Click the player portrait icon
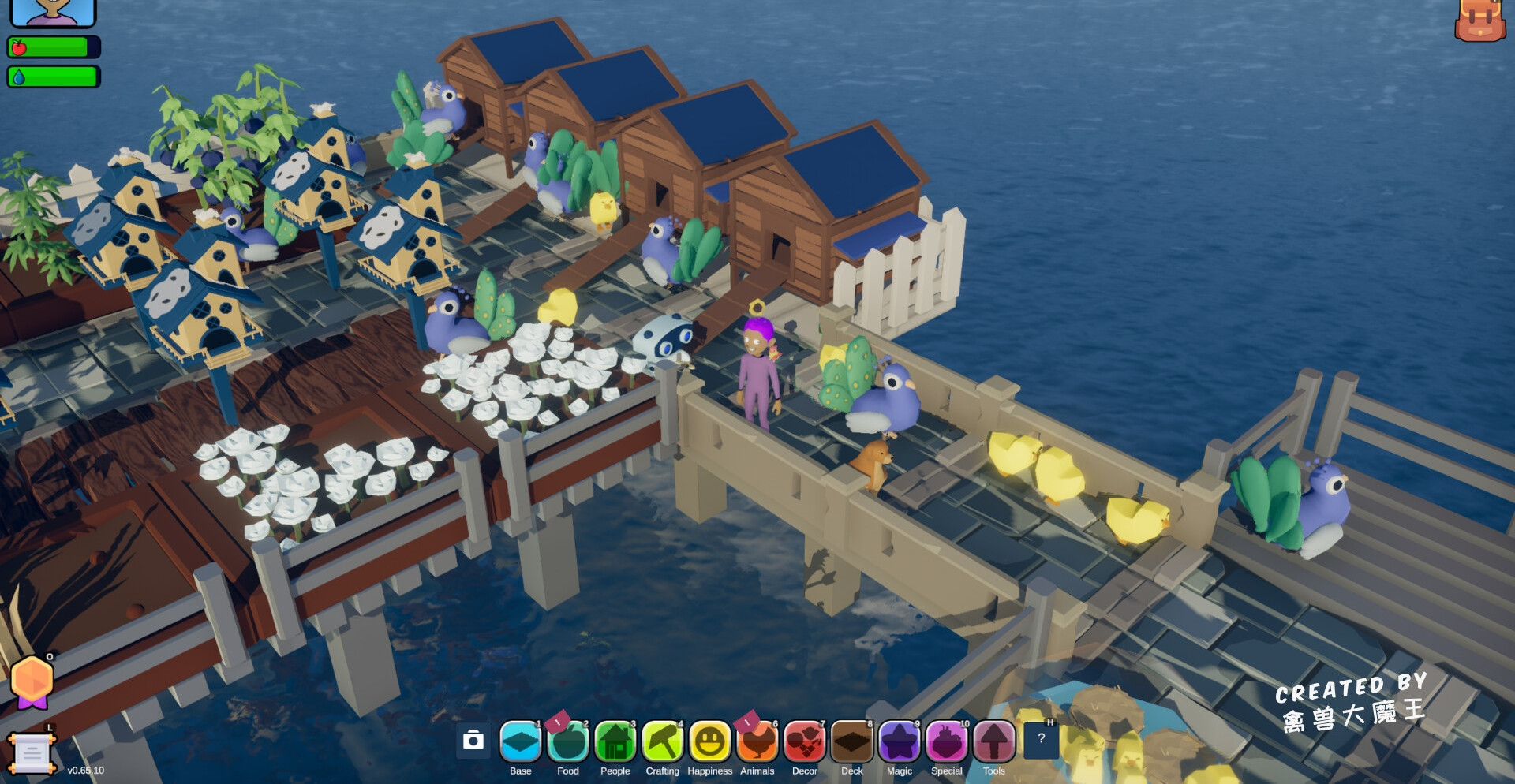 coord(52,11)
